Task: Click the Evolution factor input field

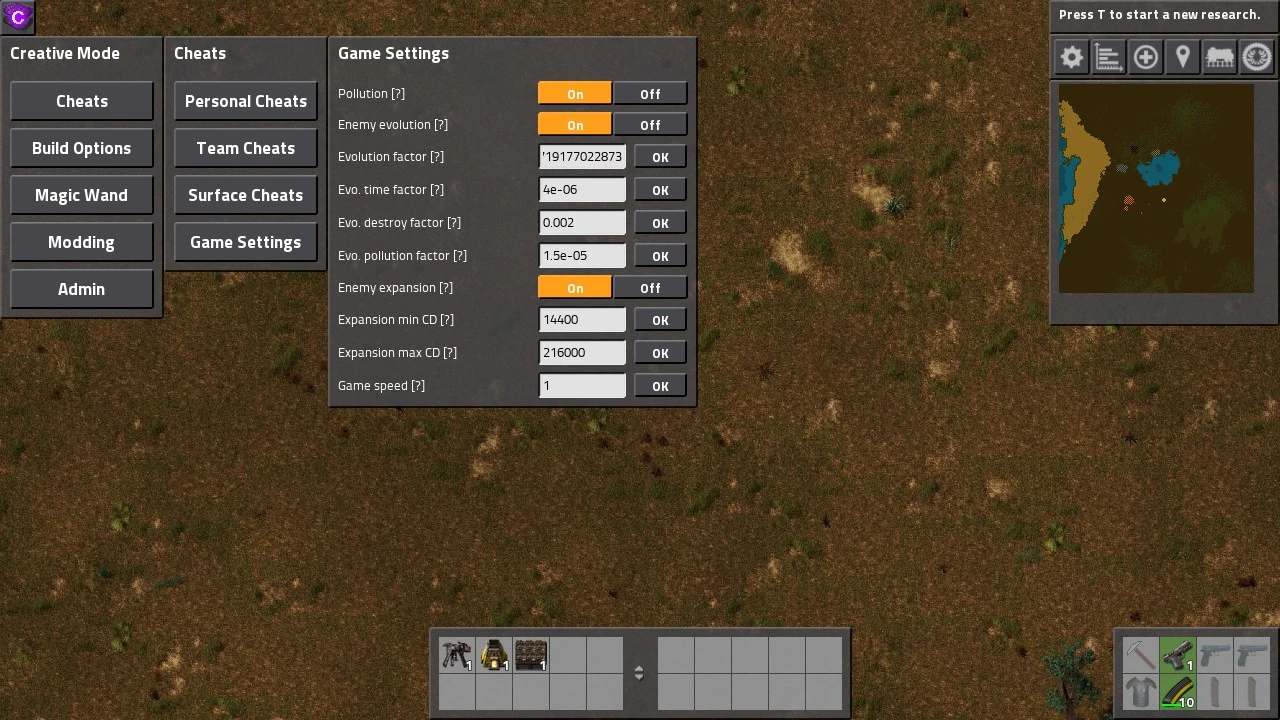Action: (x=582, y=156)
